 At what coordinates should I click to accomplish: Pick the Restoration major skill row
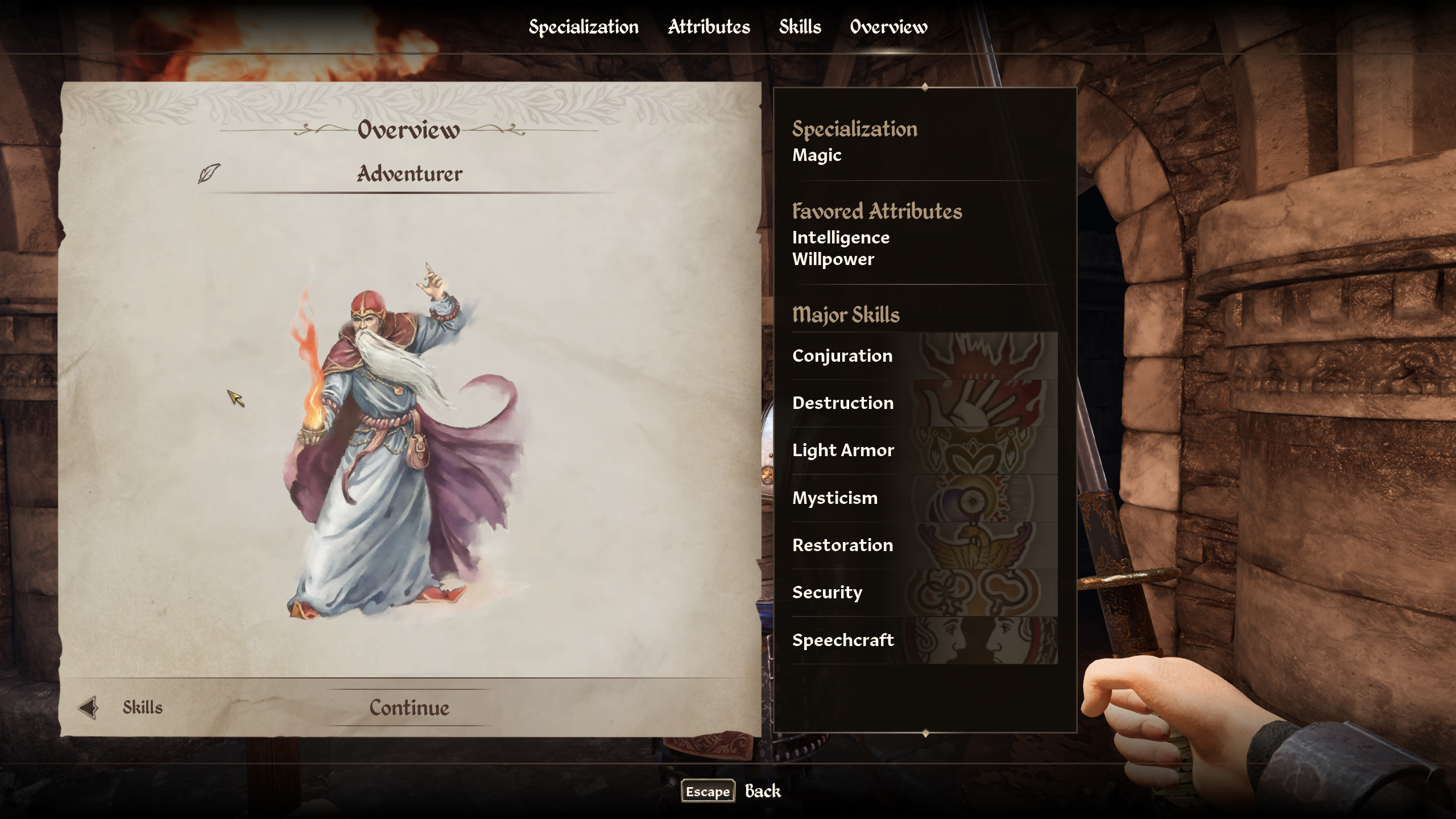[924, 545]
